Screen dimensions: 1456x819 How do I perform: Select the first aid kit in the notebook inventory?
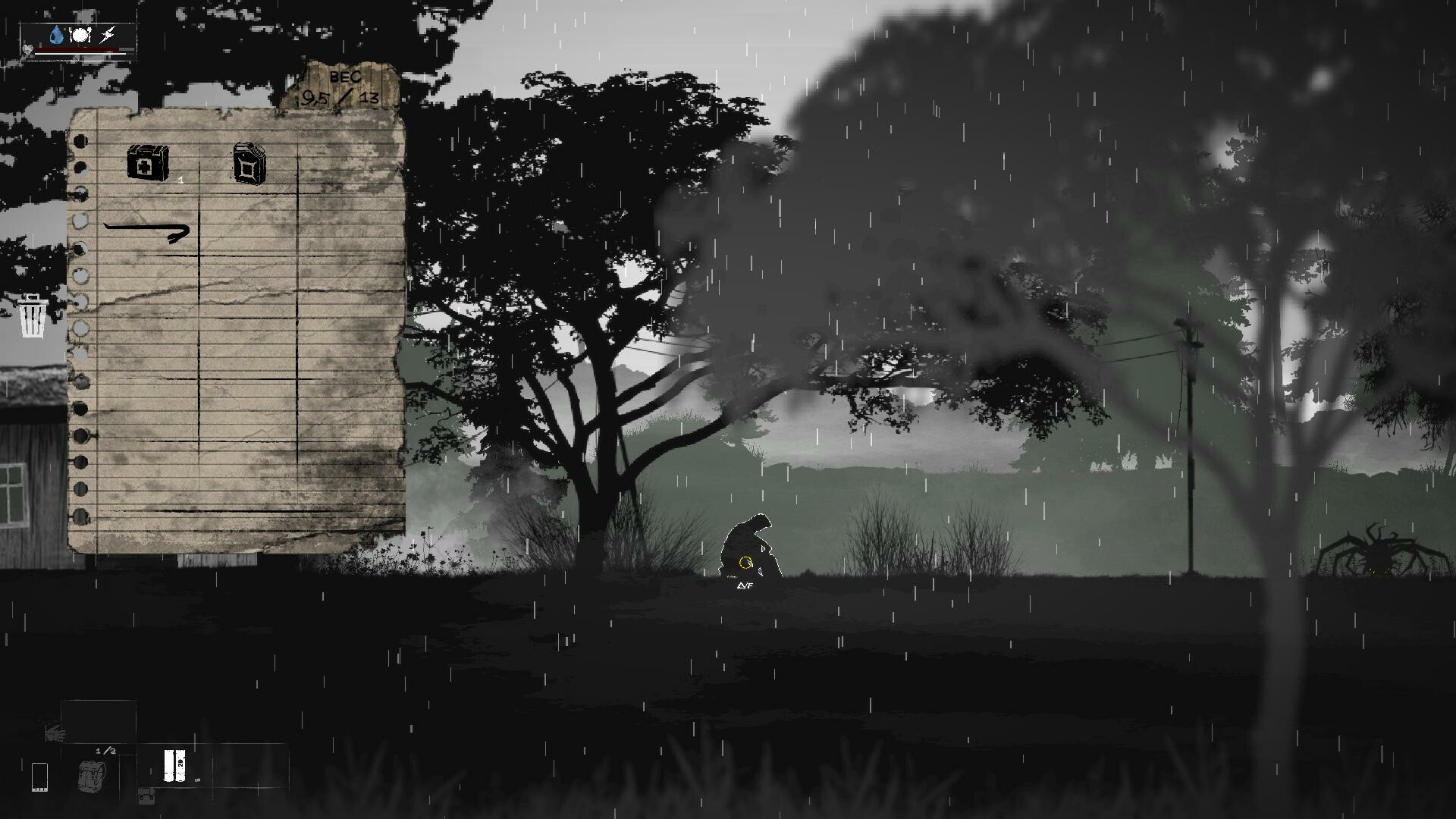pyautogui.click(x=149, y=161)
